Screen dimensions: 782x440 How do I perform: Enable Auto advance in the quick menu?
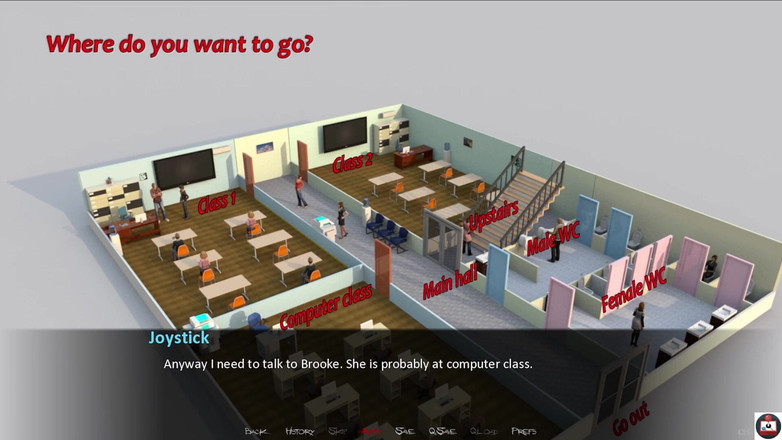[x=372, y=431]
